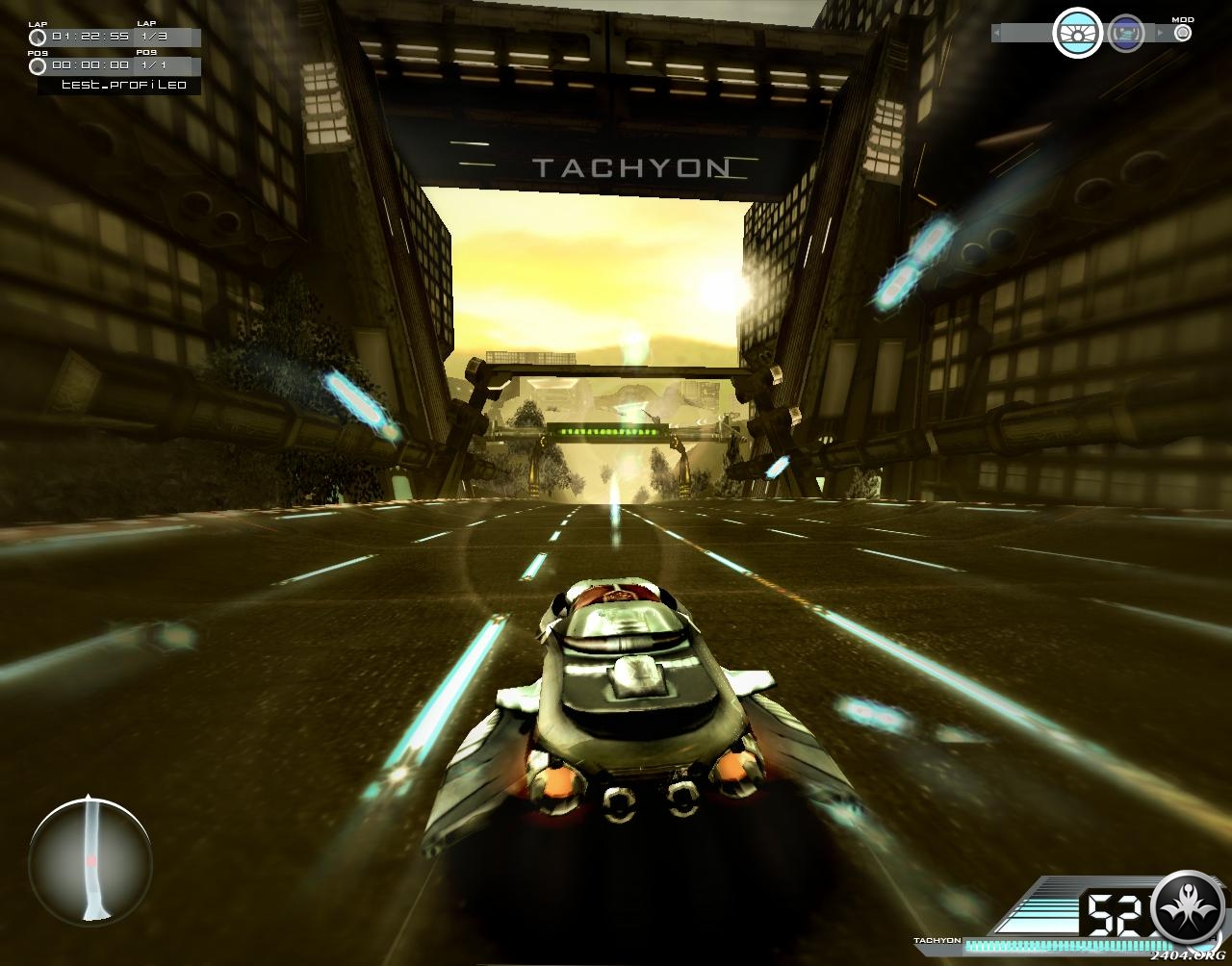Switch to the dark blue vehicle mode icon
The width and height of the screenshot is (1232, 966).
1125,34
